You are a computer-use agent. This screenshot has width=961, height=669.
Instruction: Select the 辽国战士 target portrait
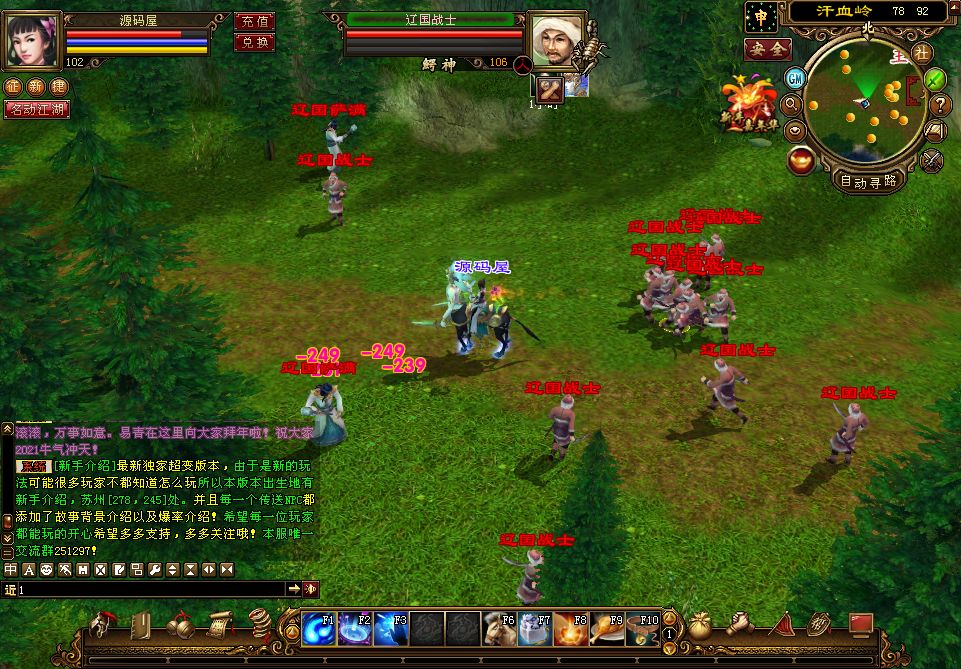pos(556,41)
